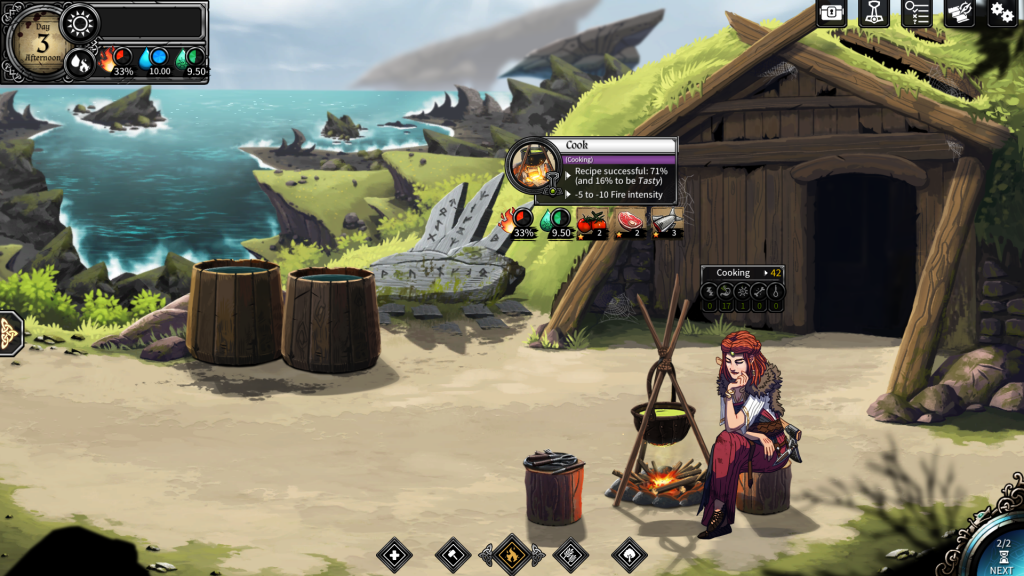Screen dimensions: 1024x576
Task: Open the gears settings menu
Action: 1002,13
